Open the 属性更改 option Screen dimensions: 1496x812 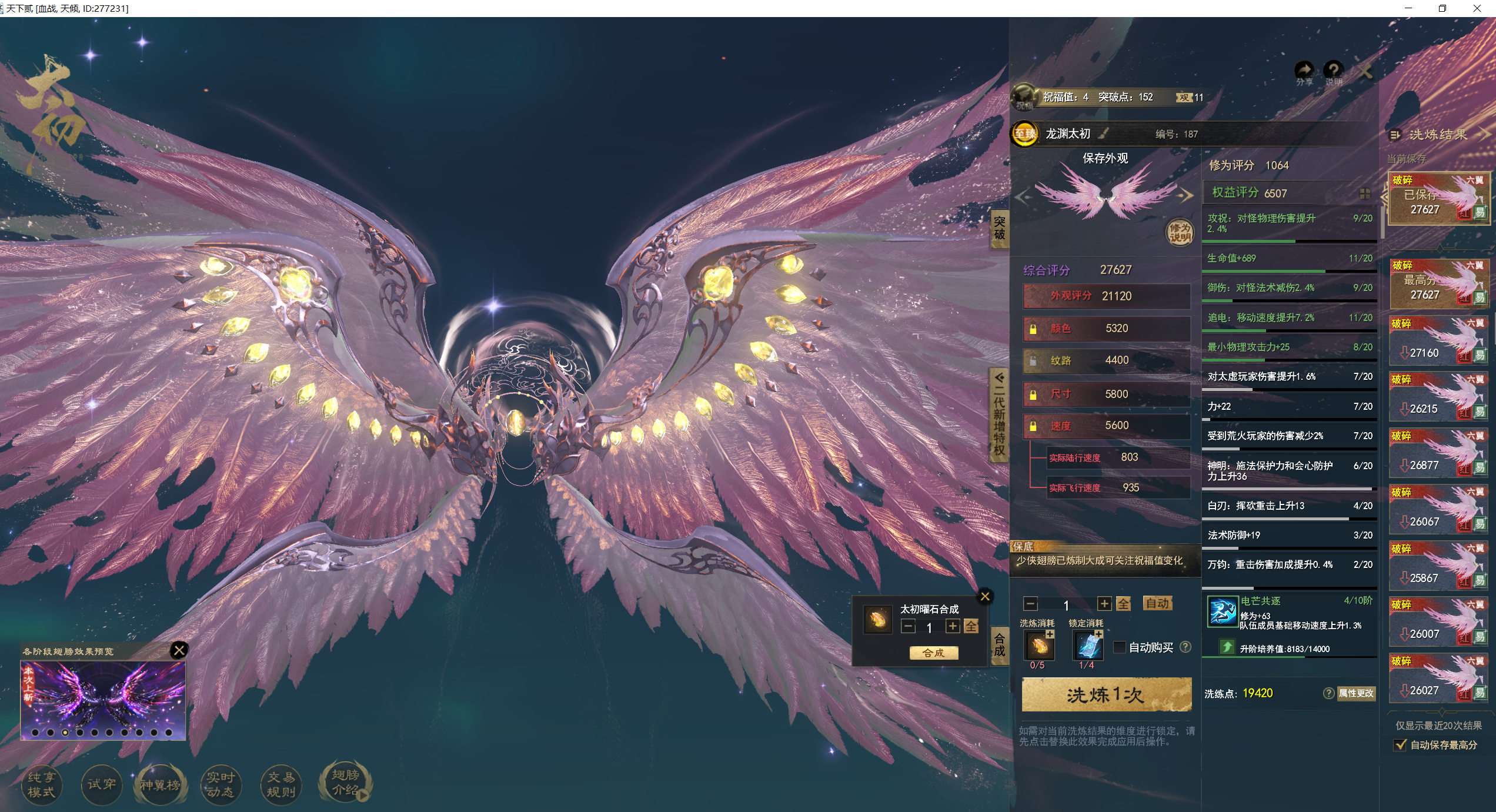[1356, 693]
